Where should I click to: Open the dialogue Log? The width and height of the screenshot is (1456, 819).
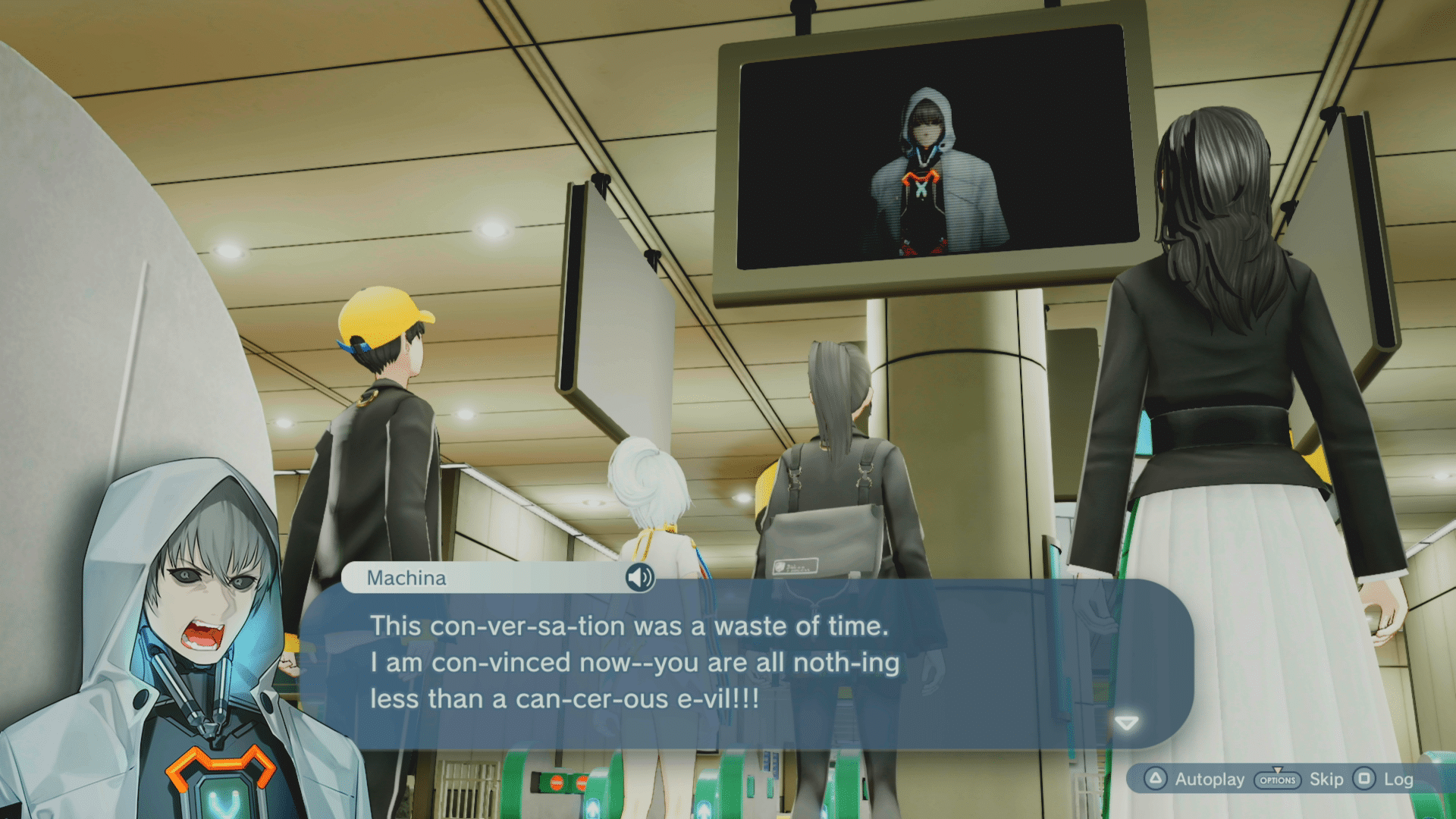coord(1385,780)
